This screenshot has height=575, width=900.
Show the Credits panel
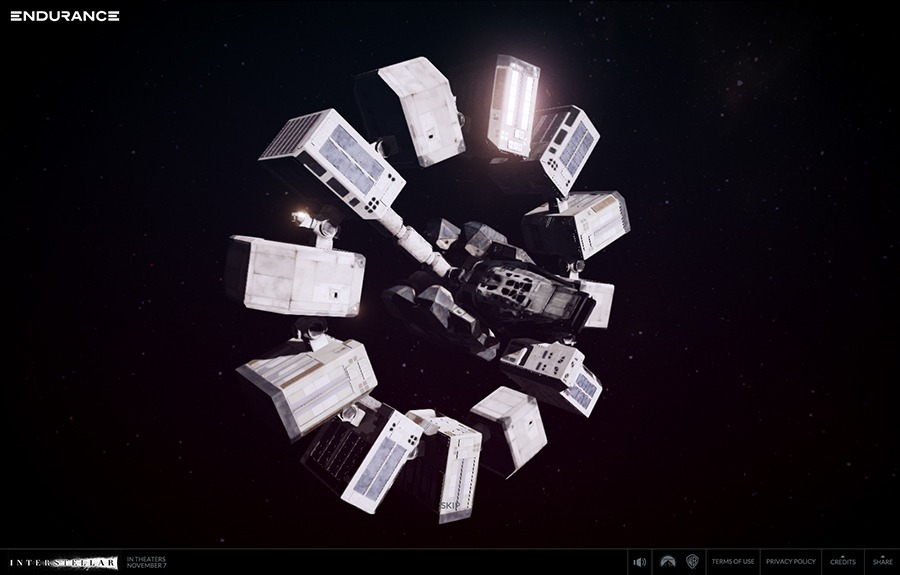coord(843,562)
